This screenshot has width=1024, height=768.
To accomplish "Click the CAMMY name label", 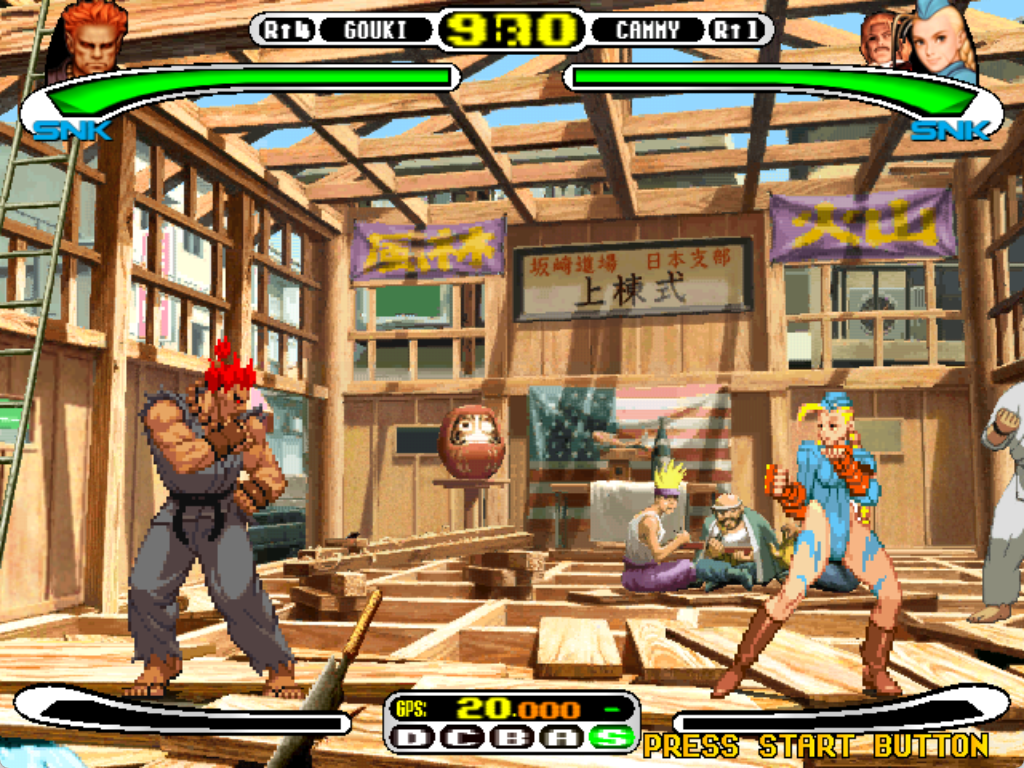I will coord(645,30).
